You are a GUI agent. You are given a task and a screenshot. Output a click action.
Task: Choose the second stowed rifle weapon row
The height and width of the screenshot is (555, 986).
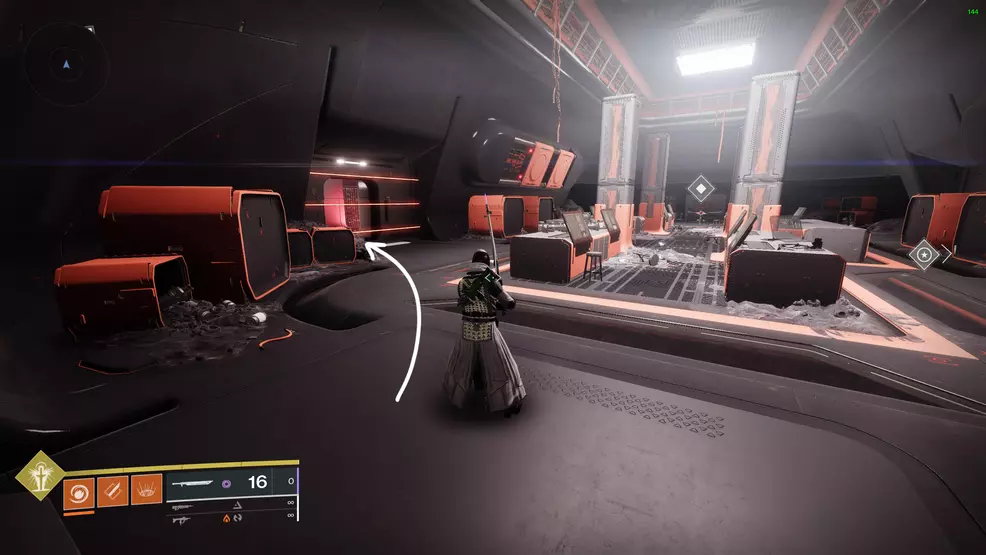(230, 507)
